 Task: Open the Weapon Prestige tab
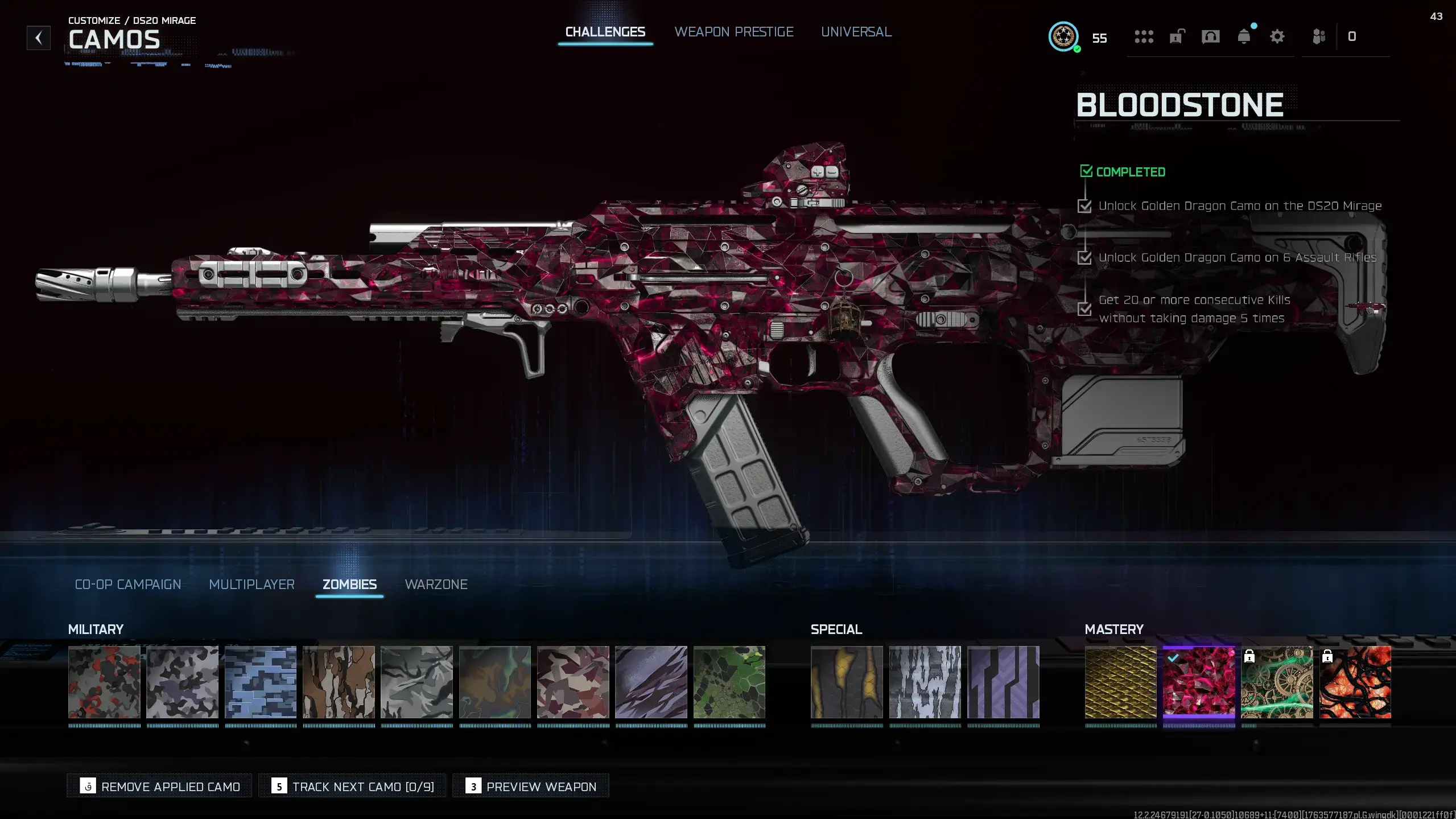click(734, 32)
